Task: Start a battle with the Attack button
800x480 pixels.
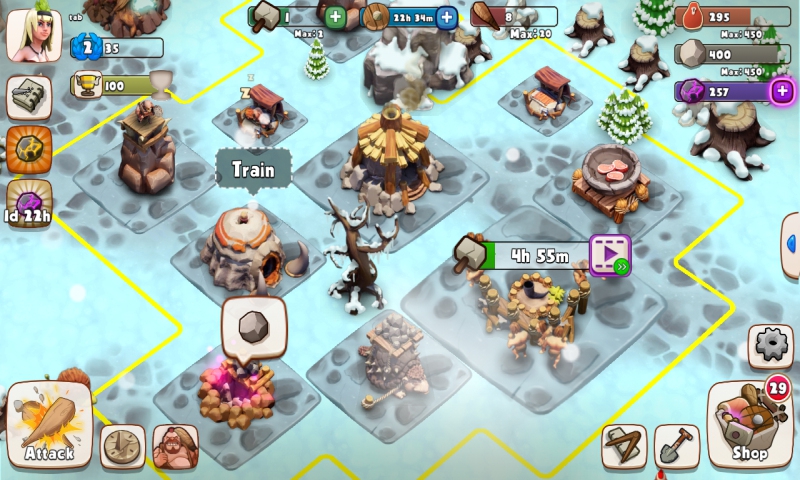Action: 49,427
